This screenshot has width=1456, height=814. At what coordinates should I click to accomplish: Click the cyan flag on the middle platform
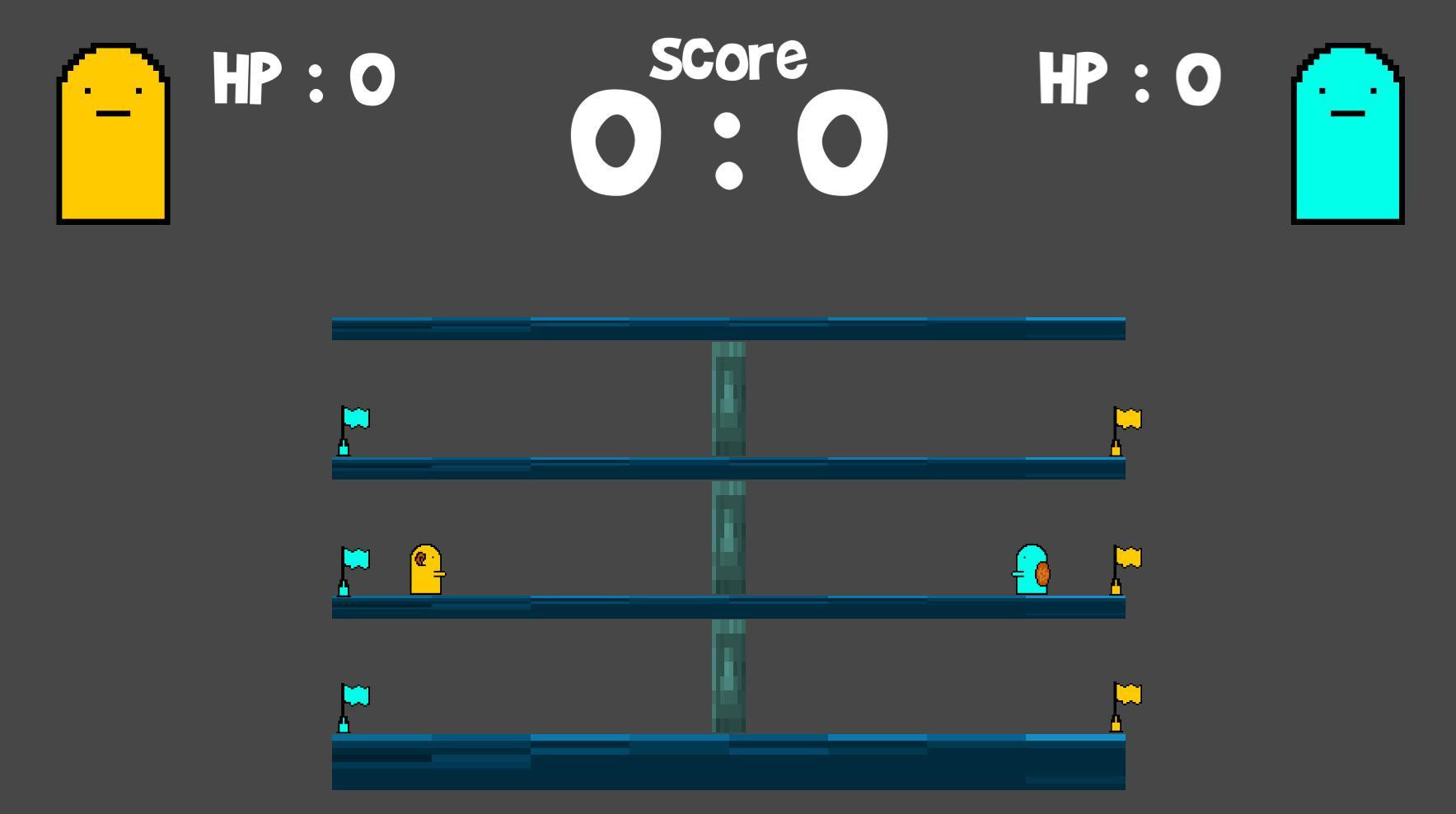[354, 560]
